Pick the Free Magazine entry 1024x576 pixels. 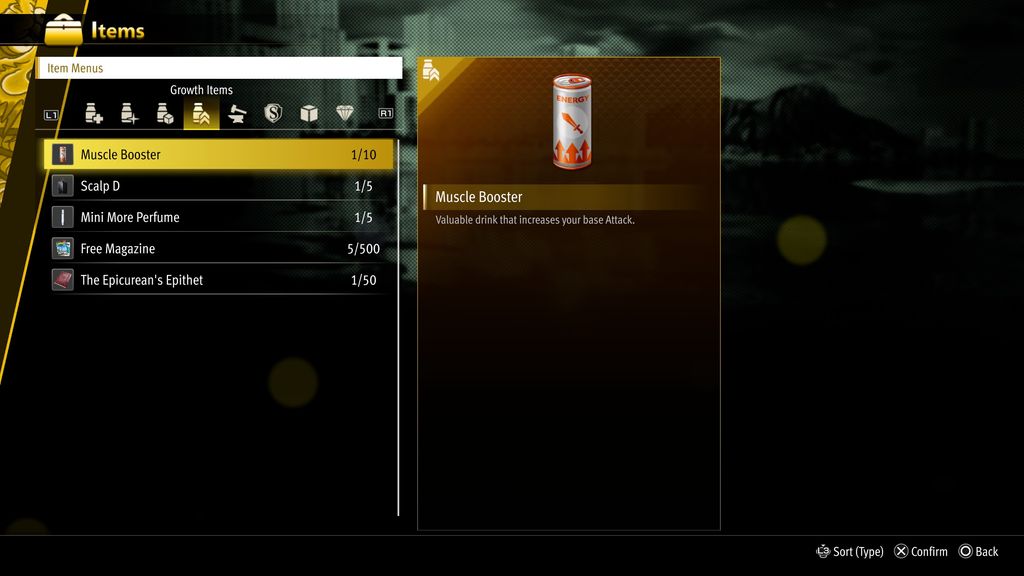point(220,249)
